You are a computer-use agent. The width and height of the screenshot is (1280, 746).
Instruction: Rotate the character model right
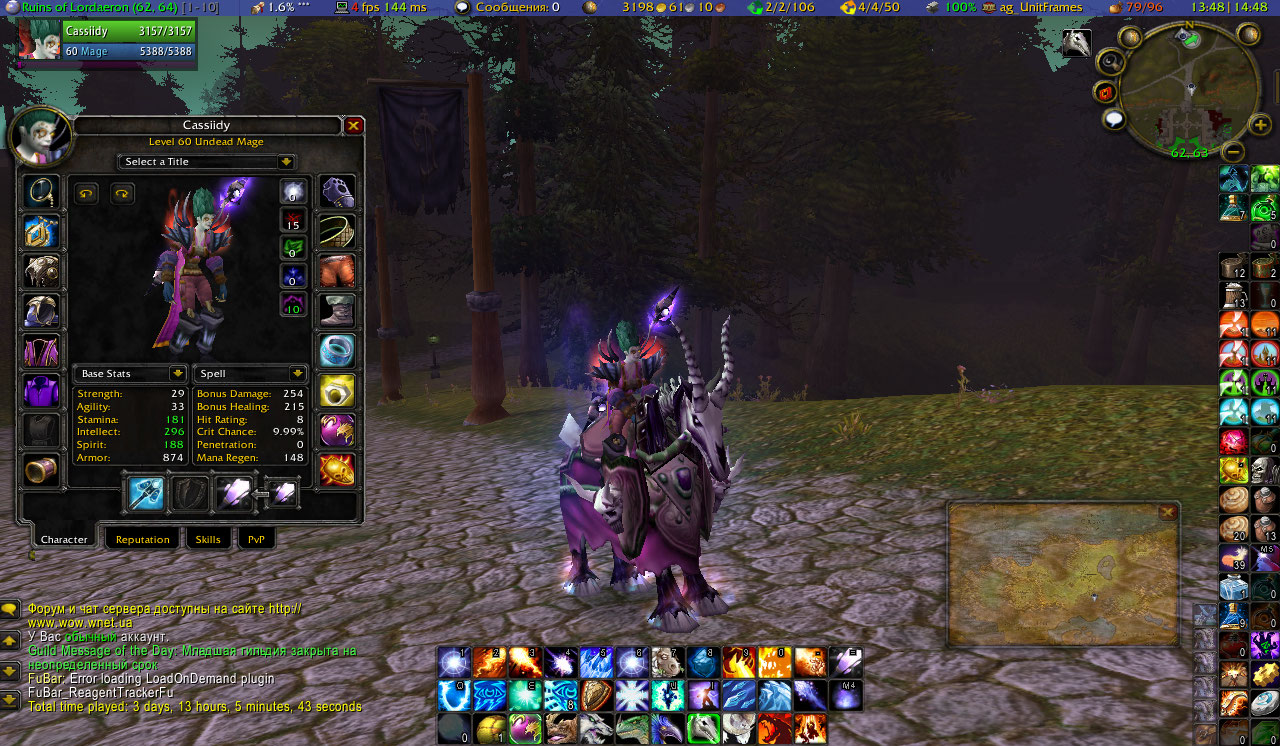[x=122, y=194]
